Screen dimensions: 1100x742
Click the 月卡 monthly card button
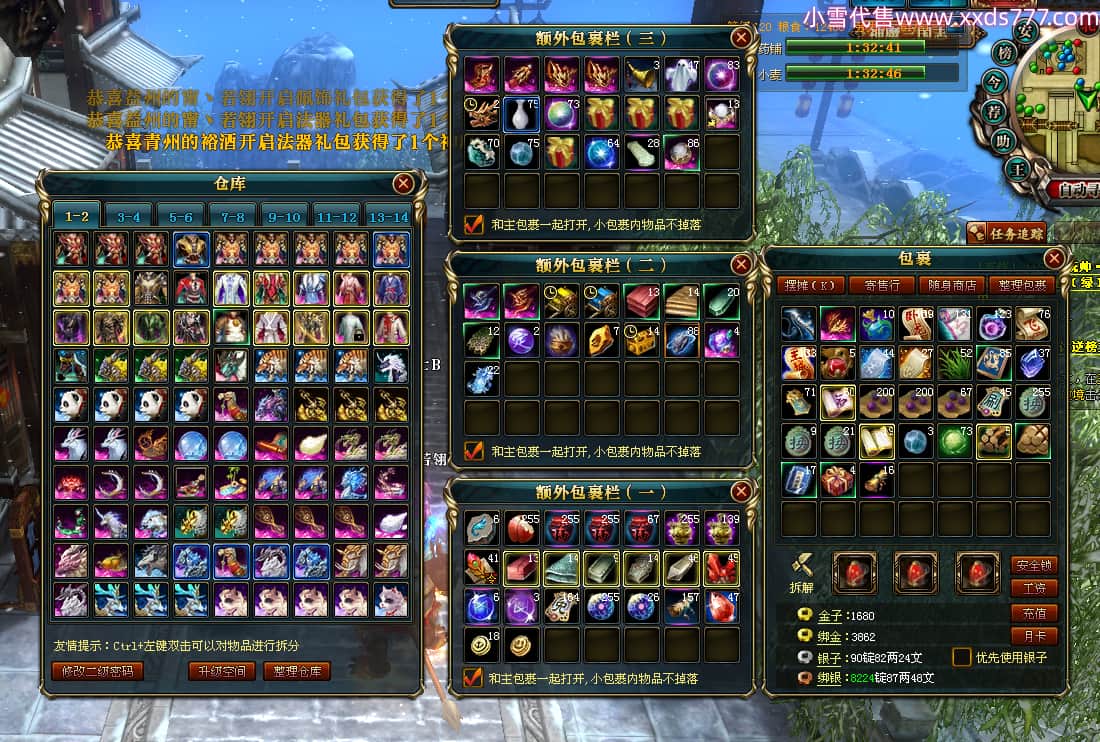1033,636
